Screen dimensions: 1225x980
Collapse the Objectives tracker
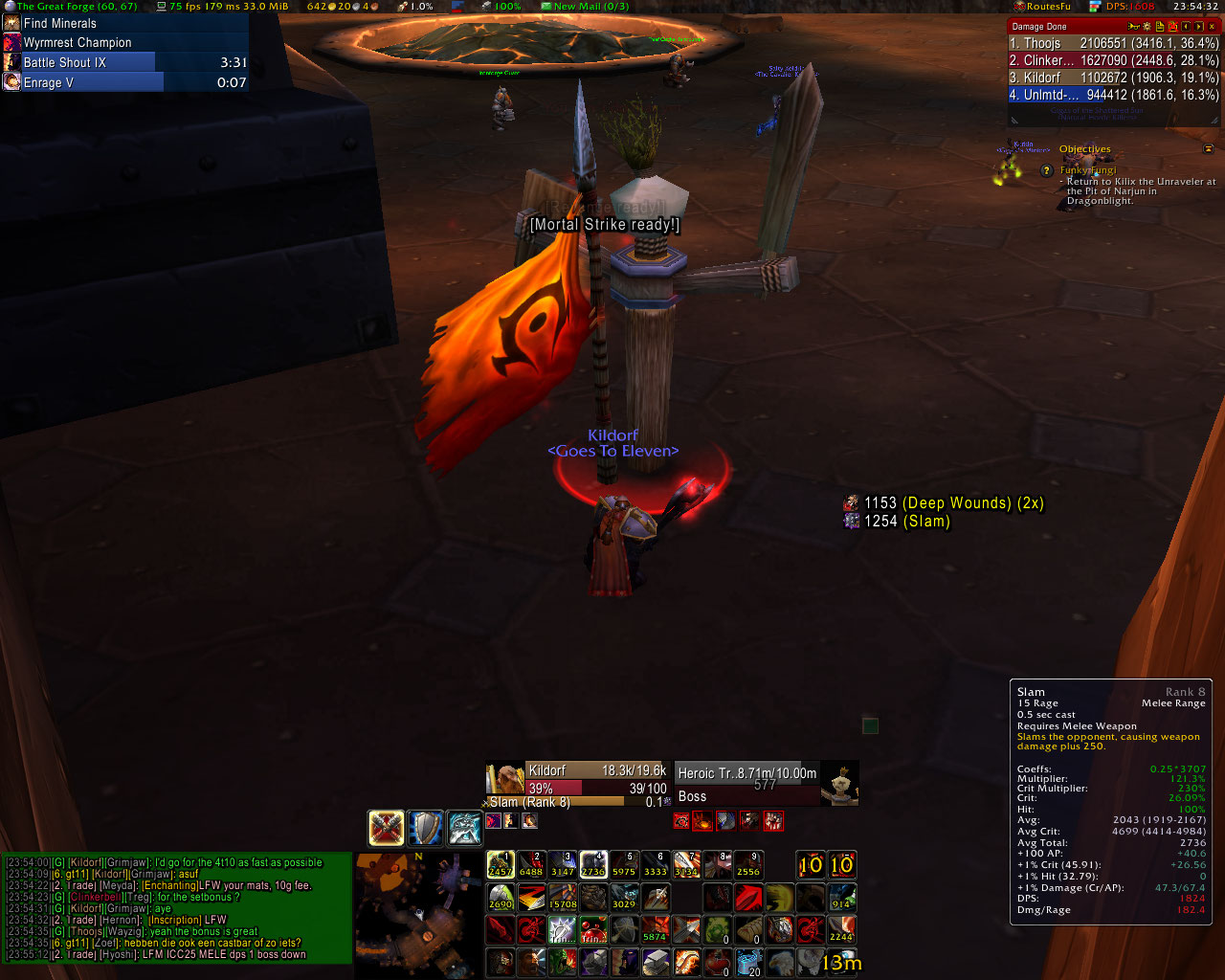1208,149
